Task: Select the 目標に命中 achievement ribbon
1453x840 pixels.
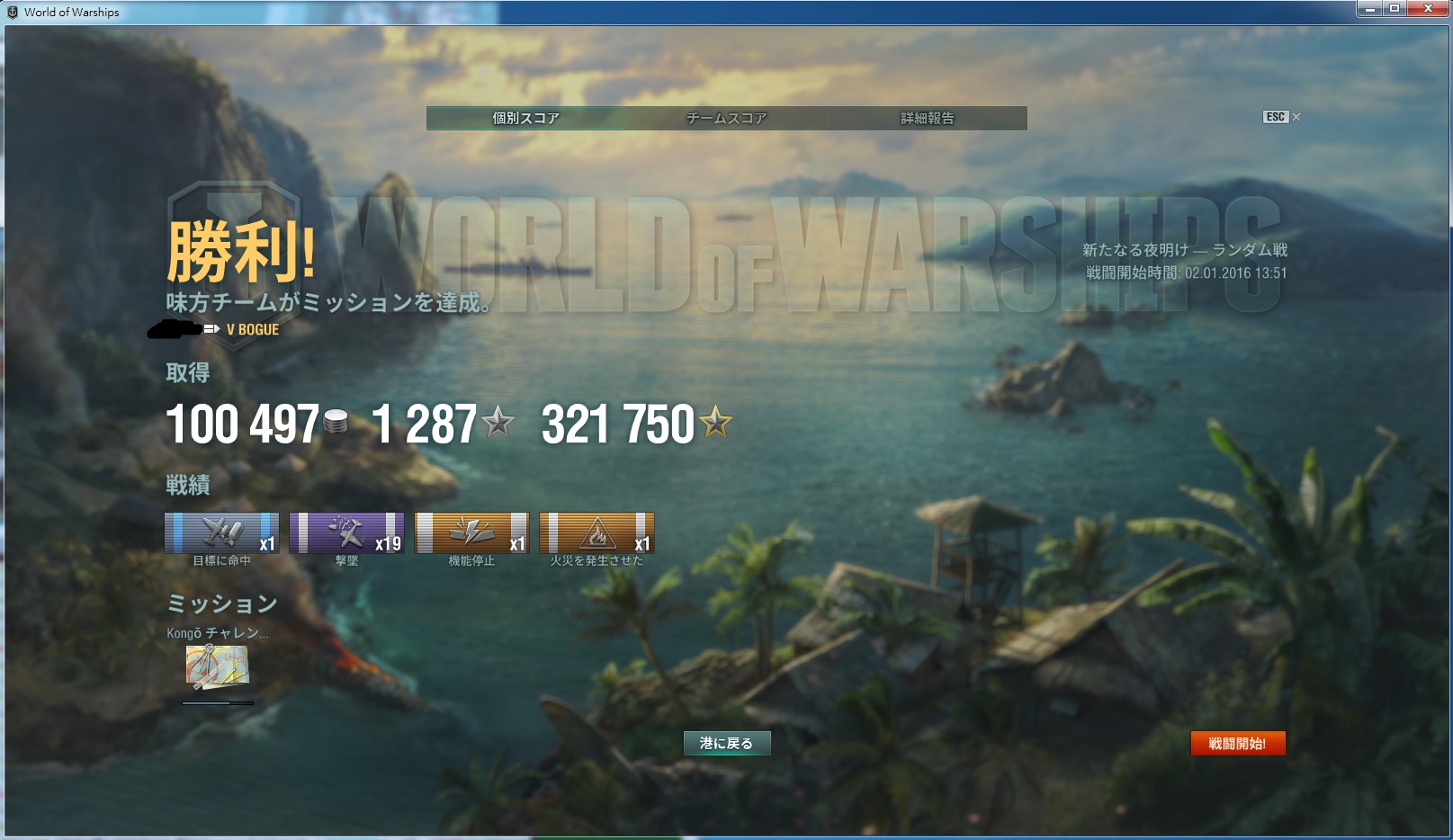Action: coord(221,532)
